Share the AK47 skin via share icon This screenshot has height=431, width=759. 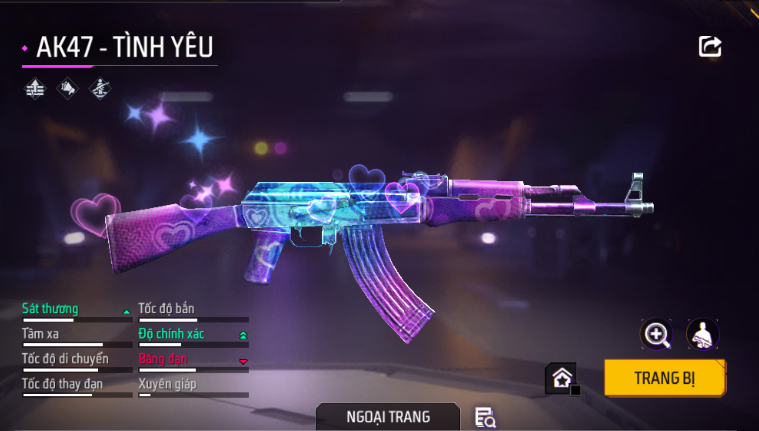pyautogui.click(x=710, y=46)
